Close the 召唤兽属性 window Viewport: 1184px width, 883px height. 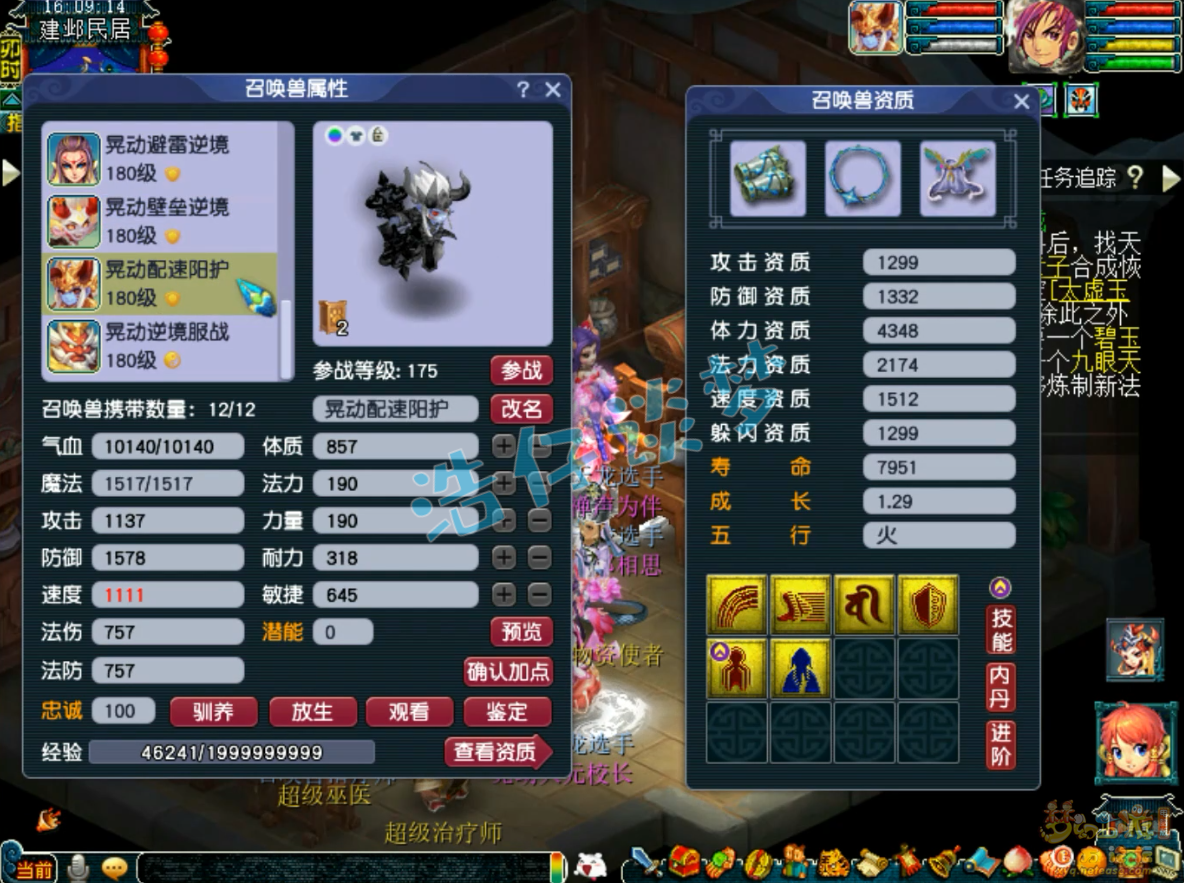pos(553,90)
